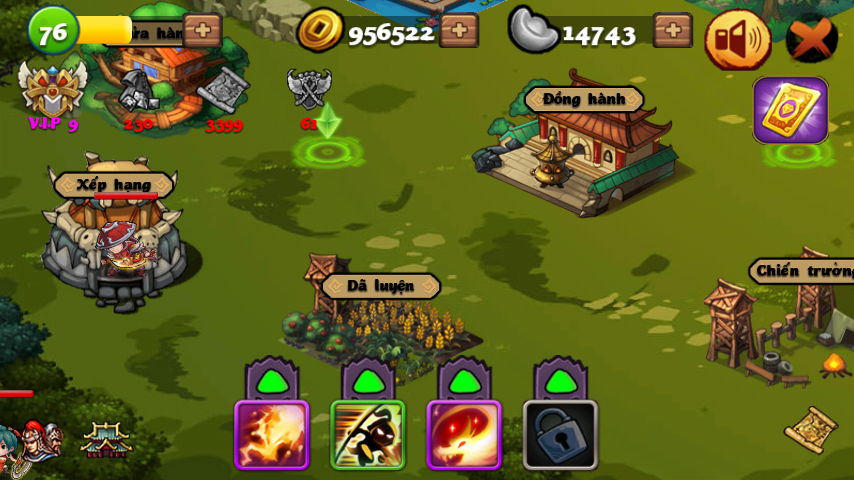Screen dimensions: 854x480
Task: Add silver ingots with the plus button
Action: pos(672,31)
